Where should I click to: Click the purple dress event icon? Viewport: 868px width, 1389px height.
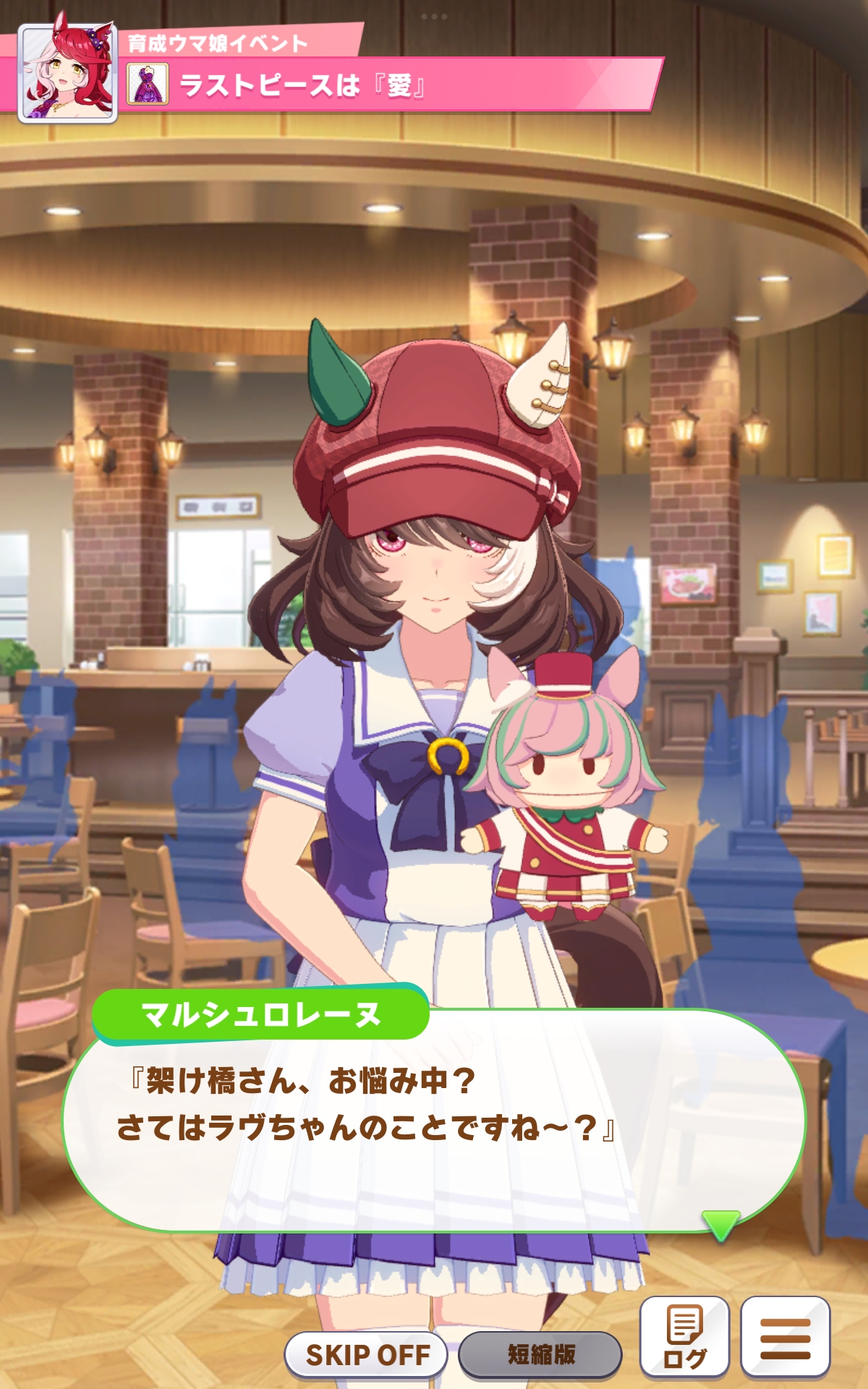click(x=148, y=84)
